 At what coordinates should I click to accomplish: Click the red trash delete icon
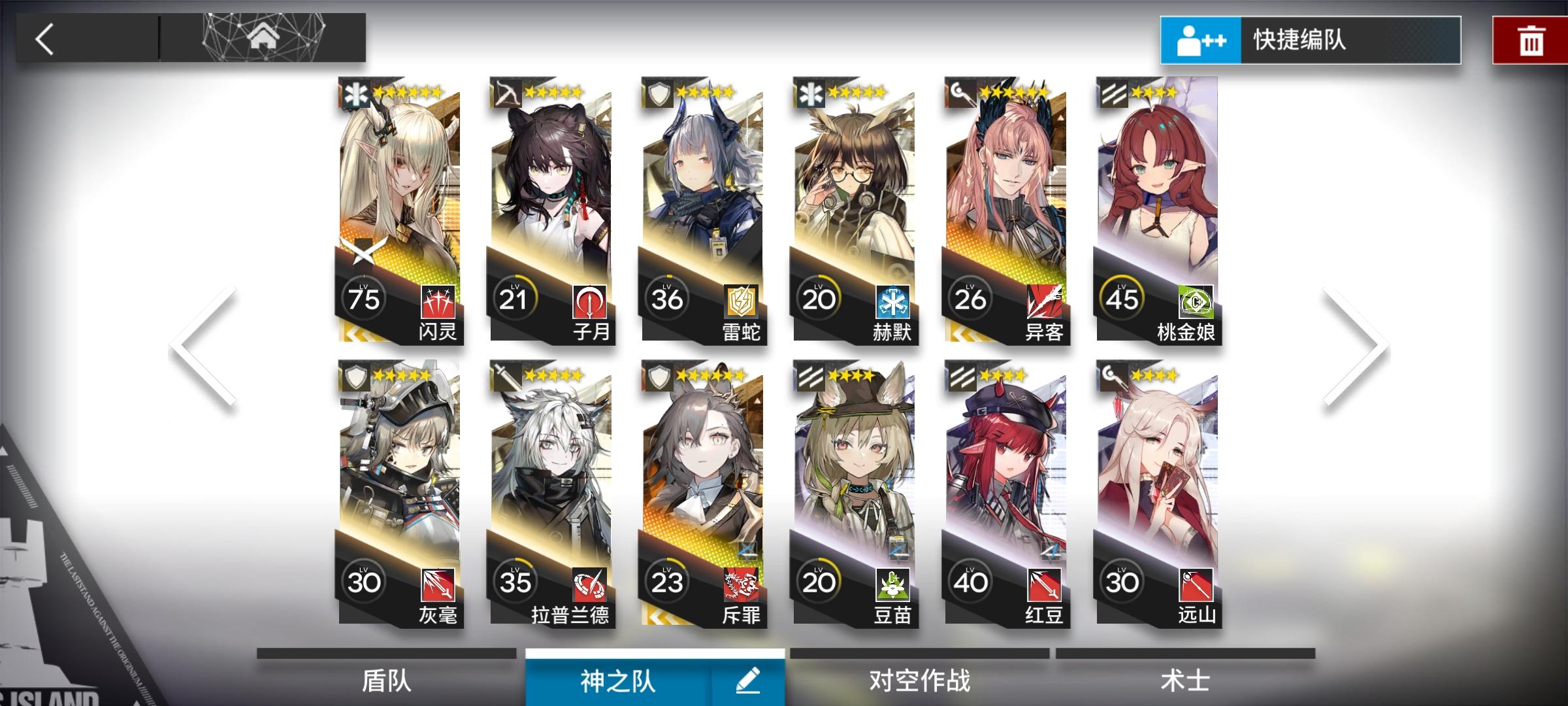pyautogui.click(x=1531, y=41)
